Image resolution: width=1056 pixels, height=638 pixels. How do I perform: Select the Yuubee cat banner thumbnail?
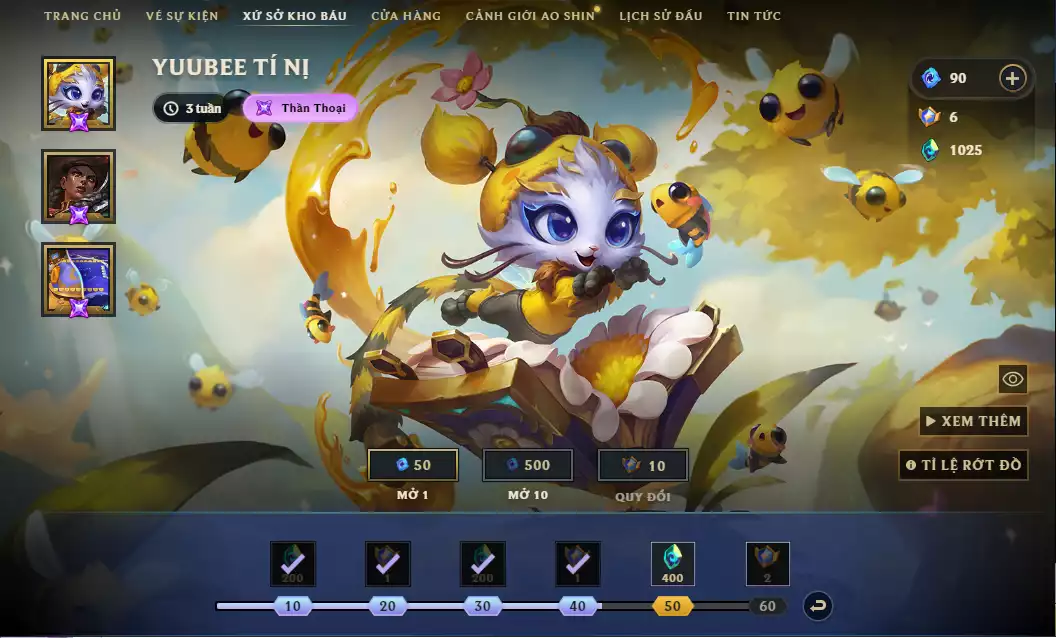point(78,94)
